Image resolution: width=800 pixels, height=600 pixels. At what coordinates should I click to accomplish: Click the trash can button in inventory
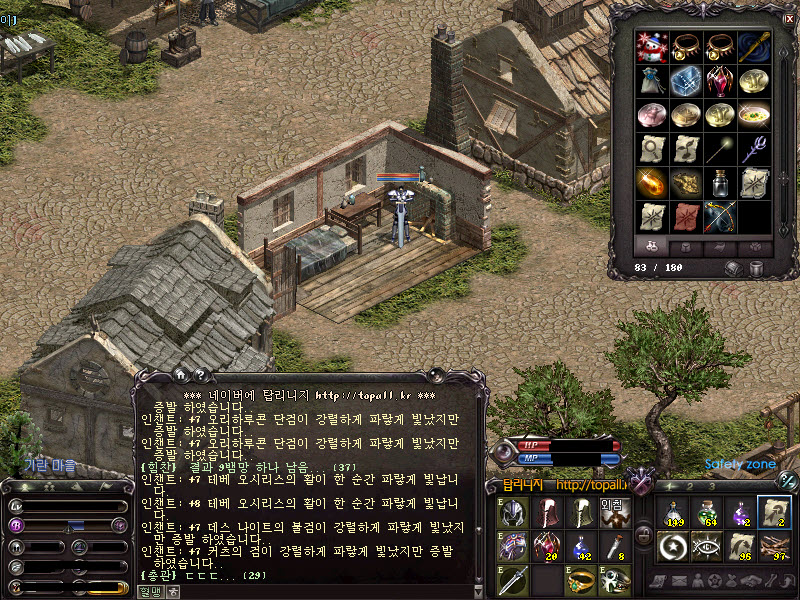(x=756, y=268)
